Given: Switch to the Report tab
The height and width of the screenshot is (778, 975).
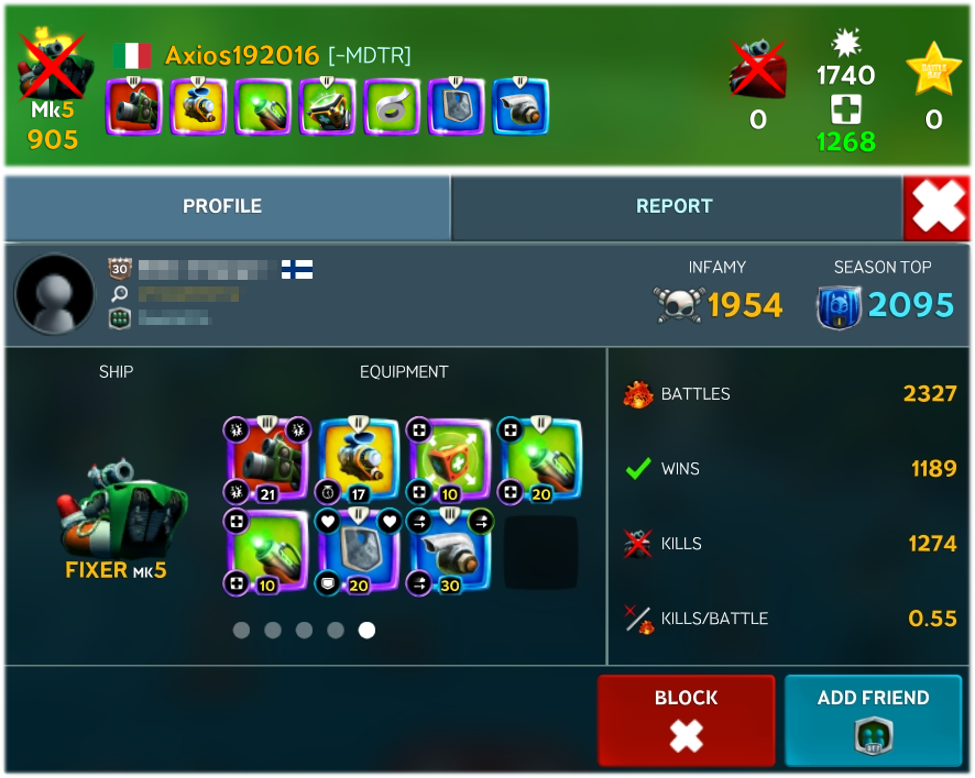Looking at the screenshot, I should point(674,206).
